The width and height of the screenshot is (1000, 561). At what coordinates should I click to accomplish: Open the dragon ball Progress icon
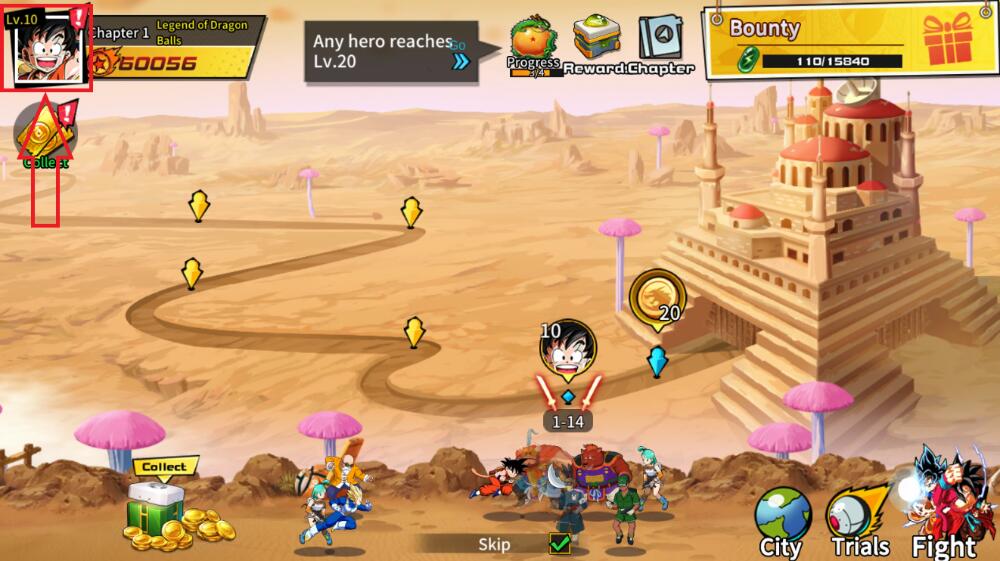(x=533, y=41)
